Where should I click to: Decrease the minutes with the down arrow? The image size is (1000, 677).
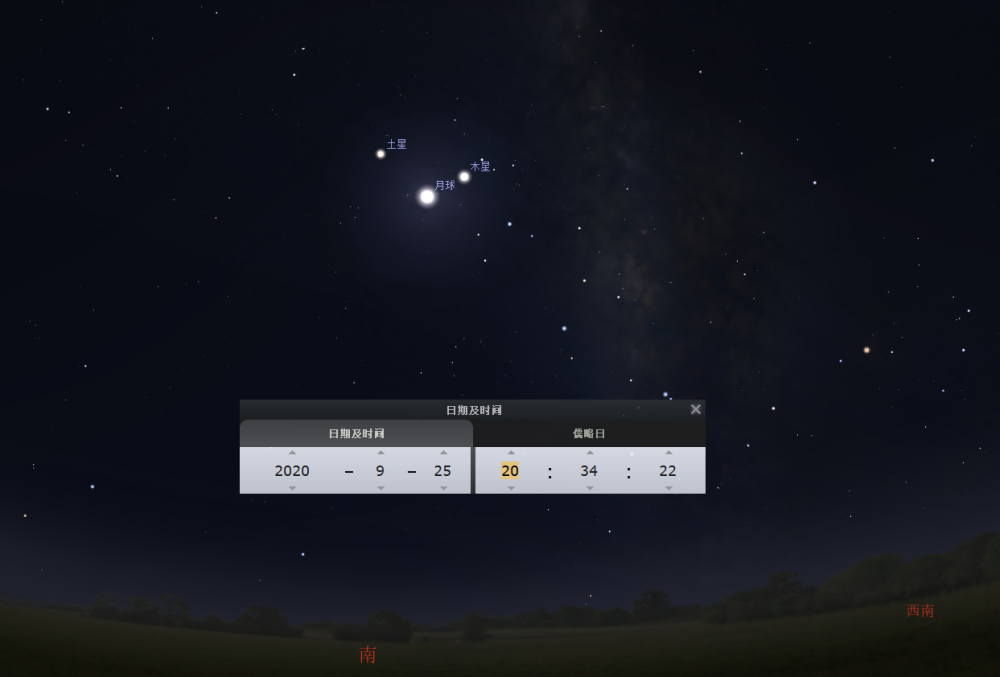pyautogui.click(x=589, y=488)
